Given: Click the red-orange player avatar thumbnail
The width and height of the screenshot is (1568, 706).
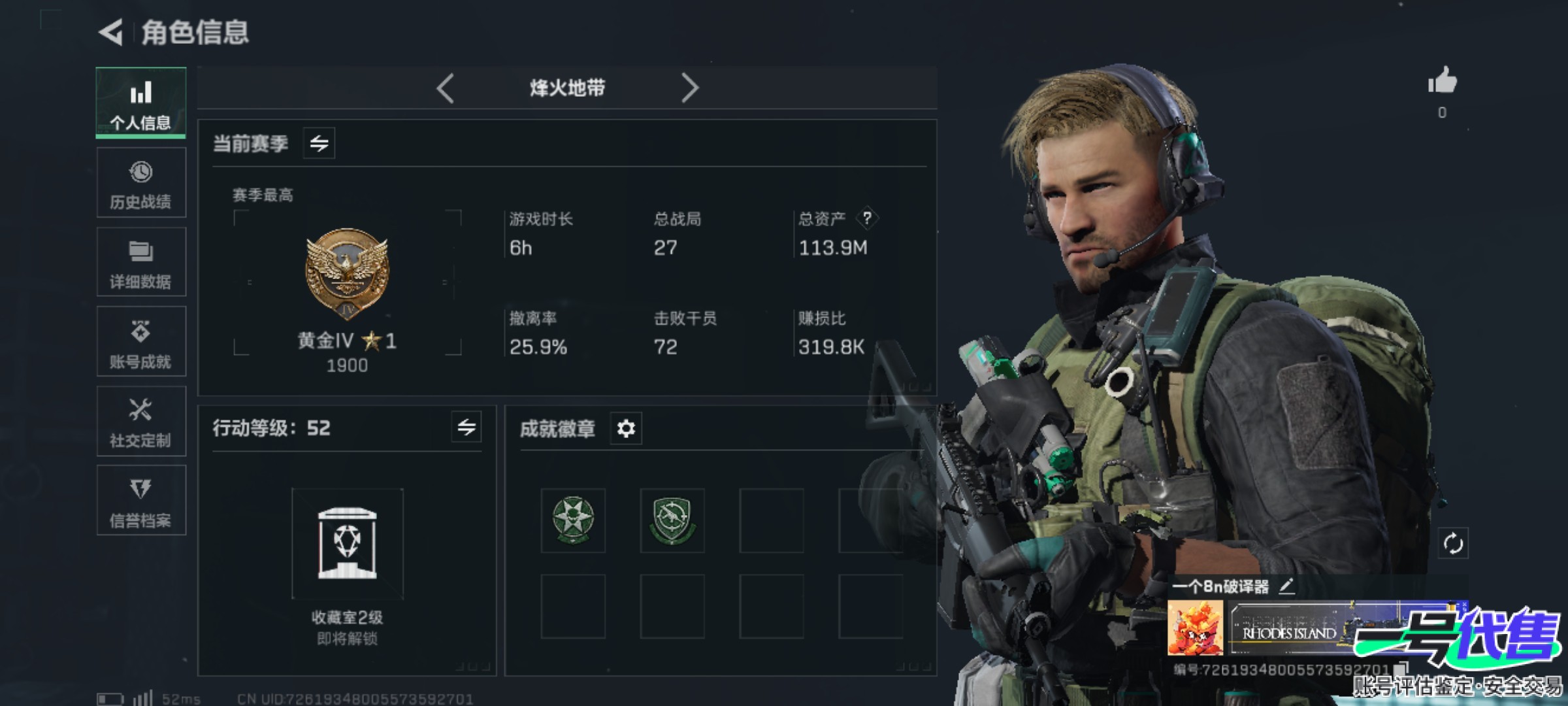Looking at the screenshot, I should point(1196,628).
